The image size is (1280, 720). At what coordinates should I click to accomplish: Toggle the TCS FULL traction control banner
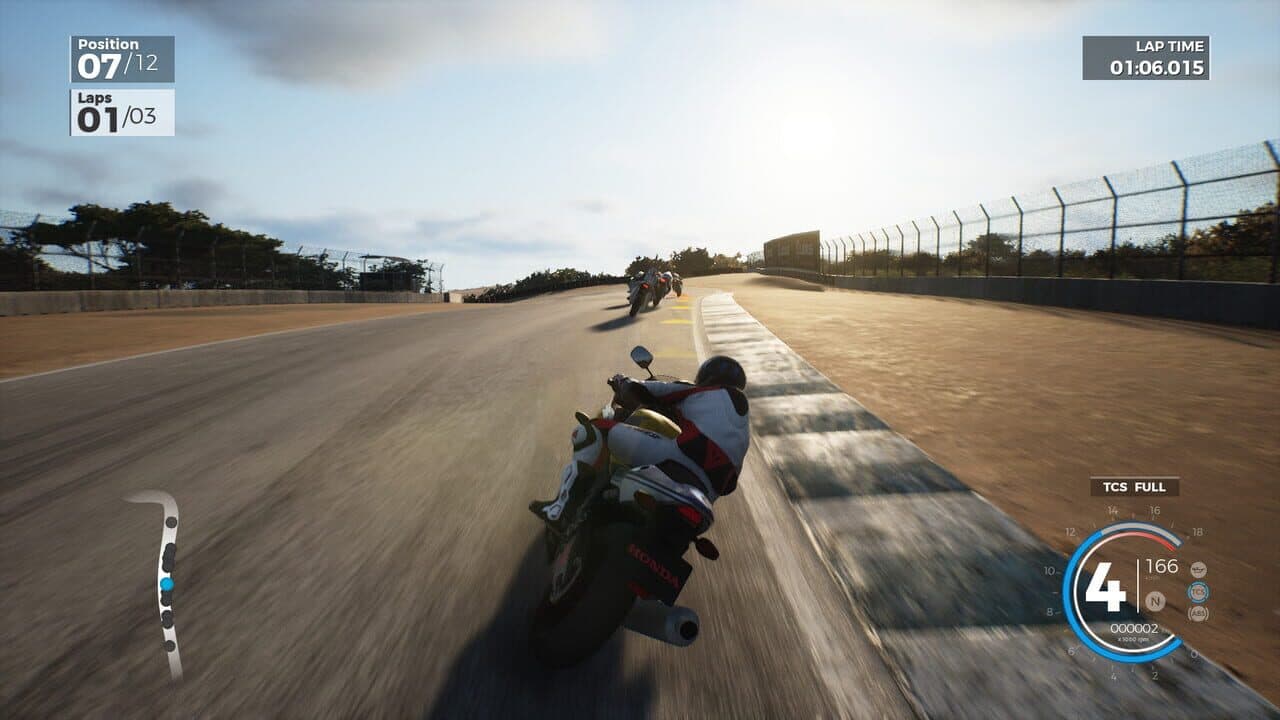click(x=1136, y=488)
